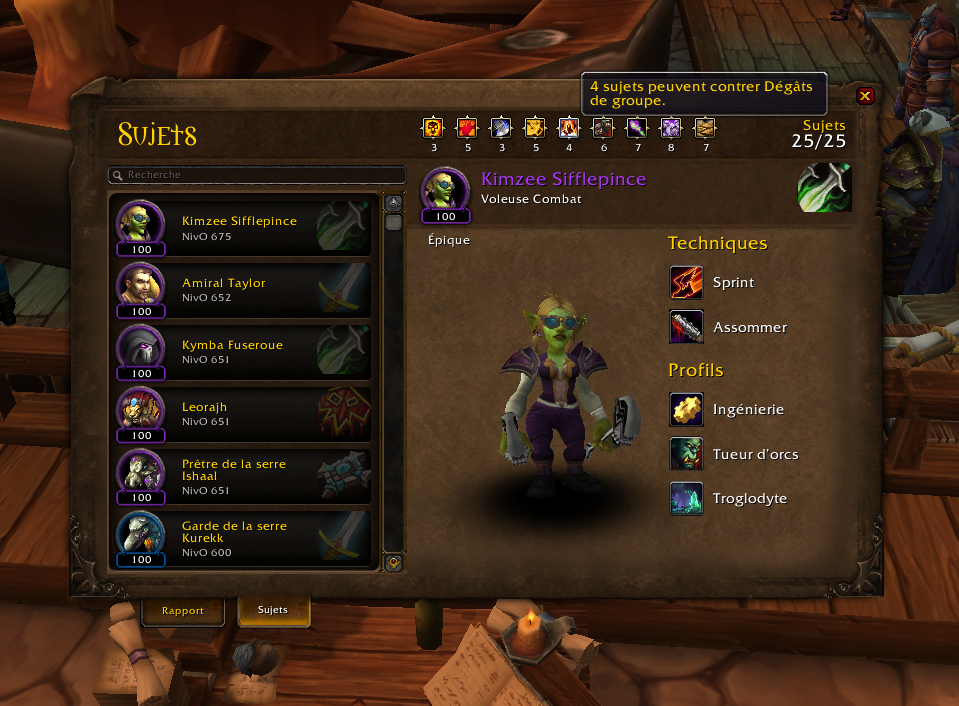Screen dimensions: 959x706
Task: Click the group damage counter icon showing 4
Action: 569,128
